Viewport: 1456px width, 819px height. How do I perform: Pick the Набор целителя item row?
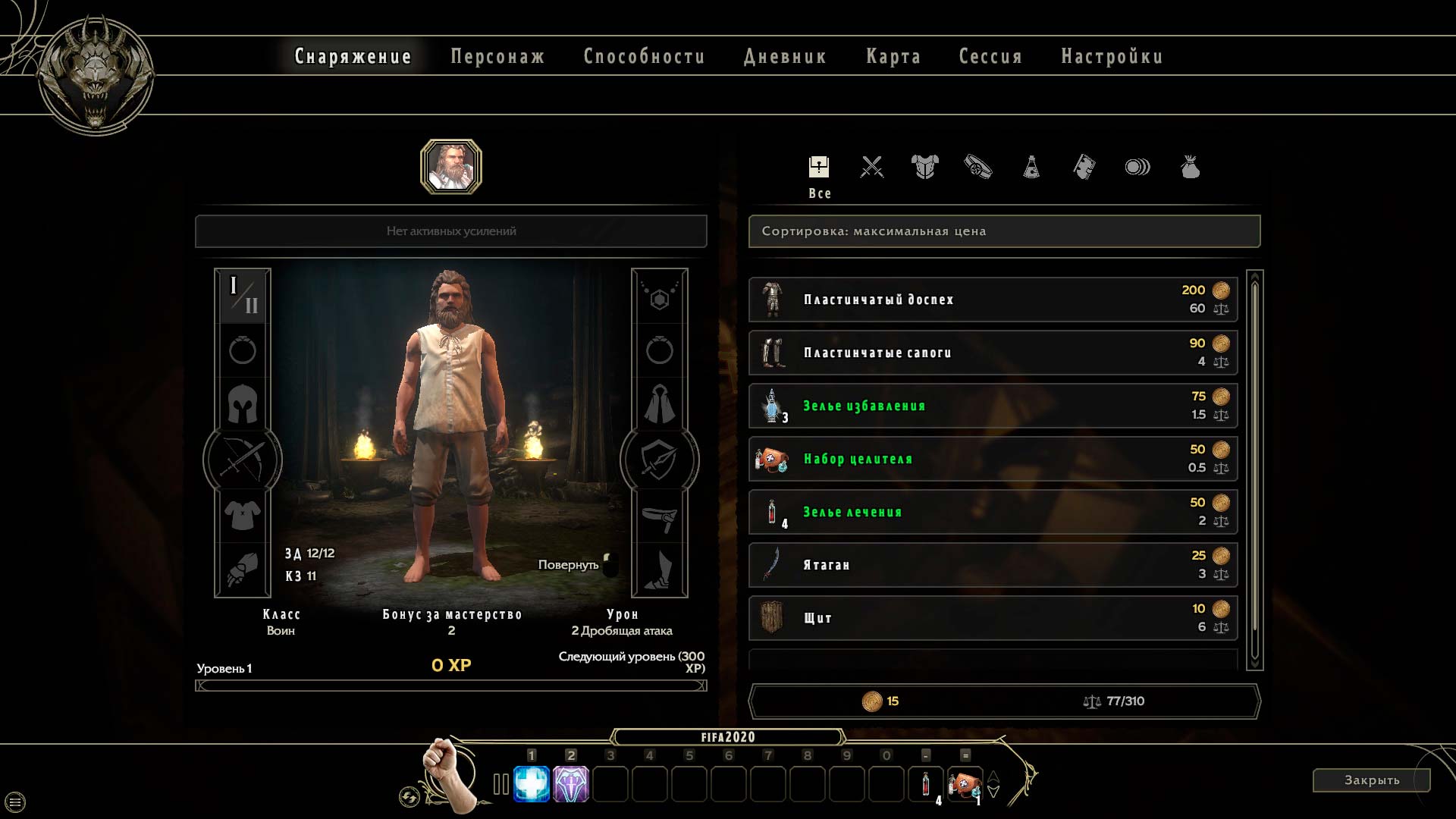[992, 459]
